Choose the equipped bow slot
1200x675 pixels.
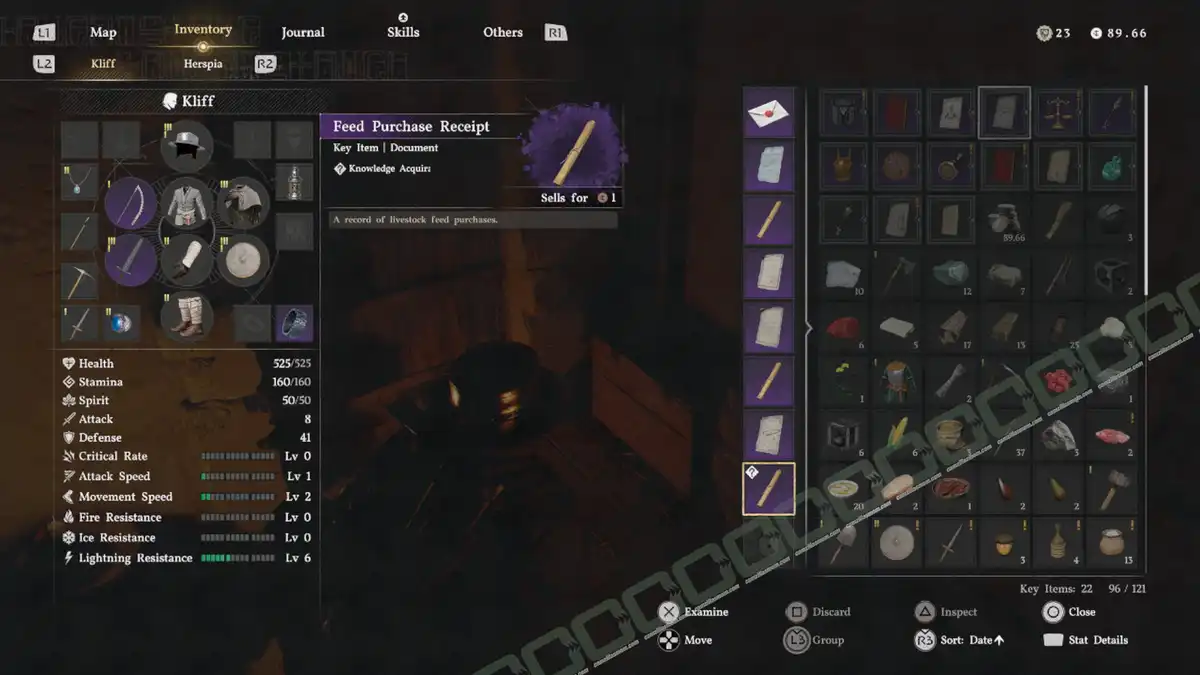[x=130, y=204]
